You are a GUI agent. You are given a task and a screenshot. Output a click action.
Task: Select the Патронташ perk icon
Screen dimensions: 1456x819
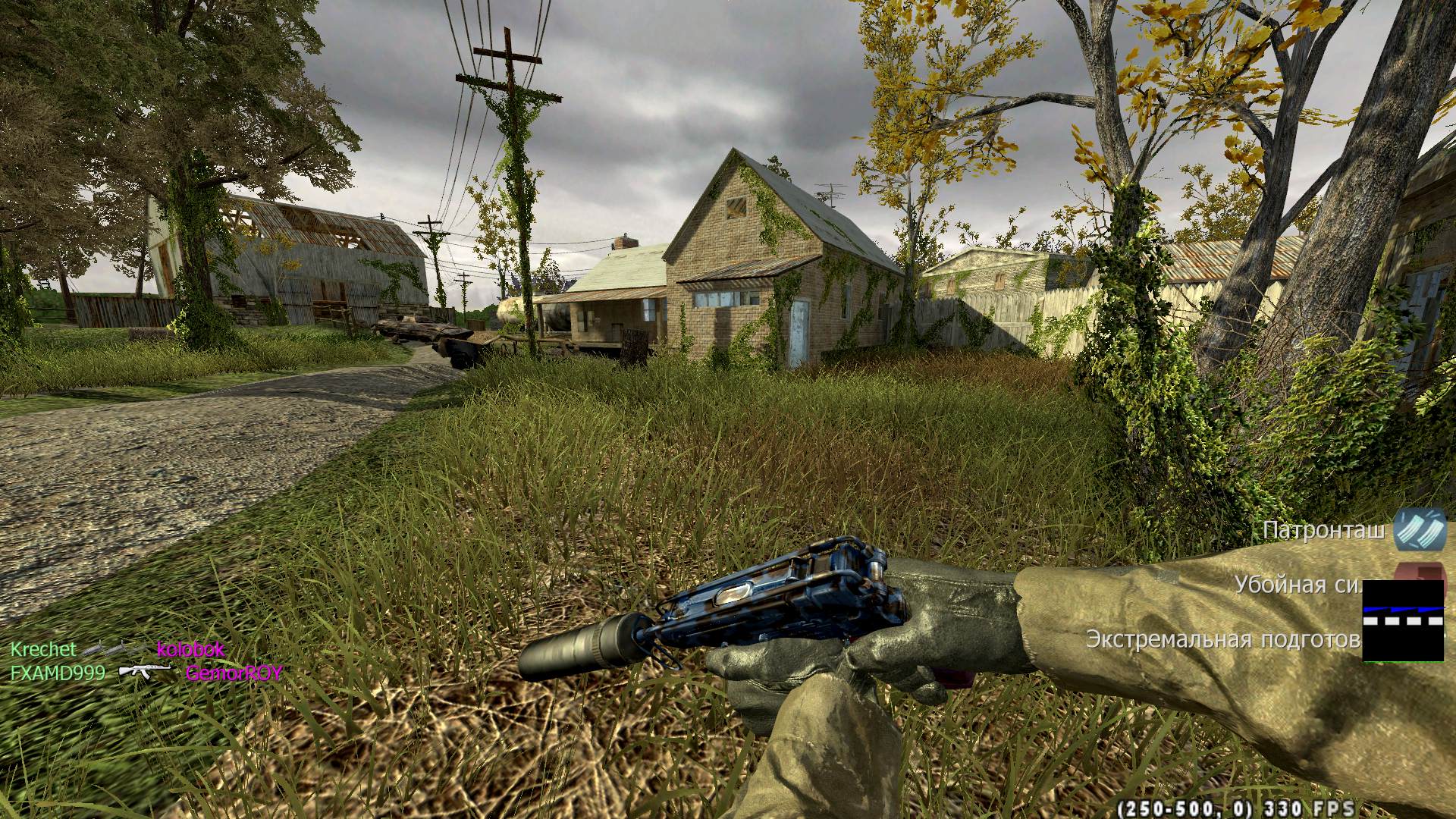(x=1420, y=529)
